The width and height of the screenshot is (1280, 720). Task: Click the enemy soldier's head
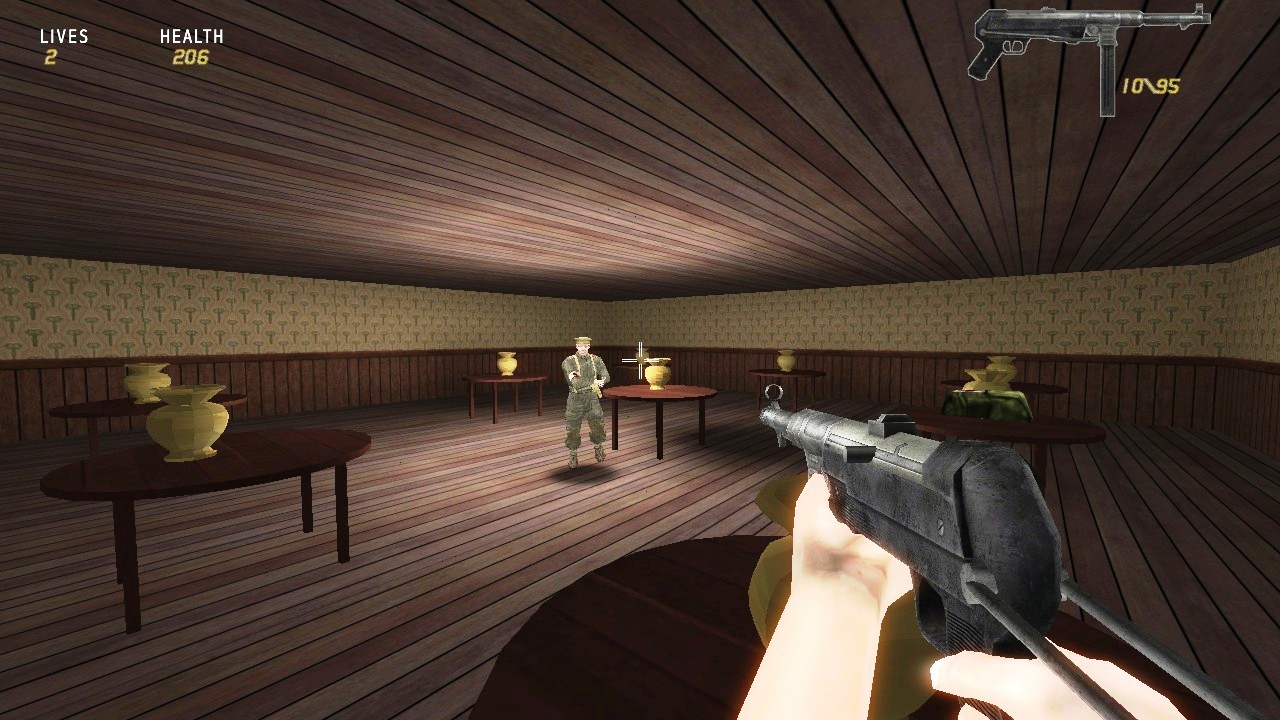coord(581,350)
